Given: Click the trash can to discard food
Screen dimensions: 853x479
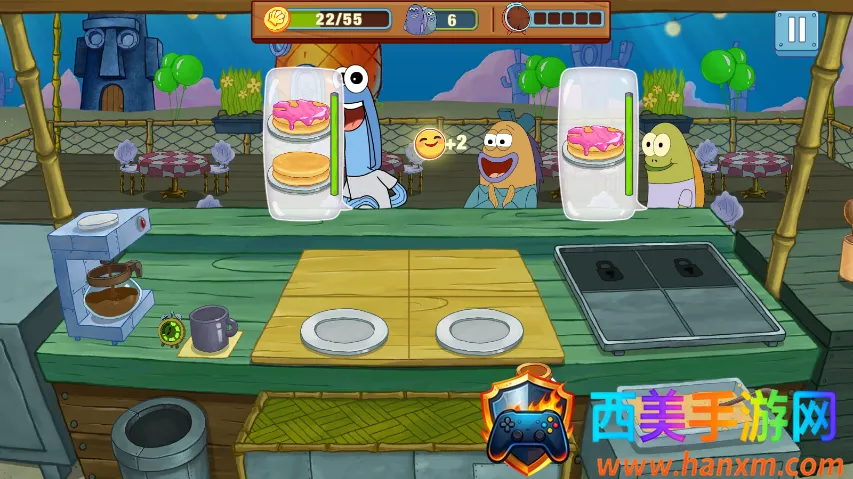Looking at the screenshot, I should pos(158,438).
